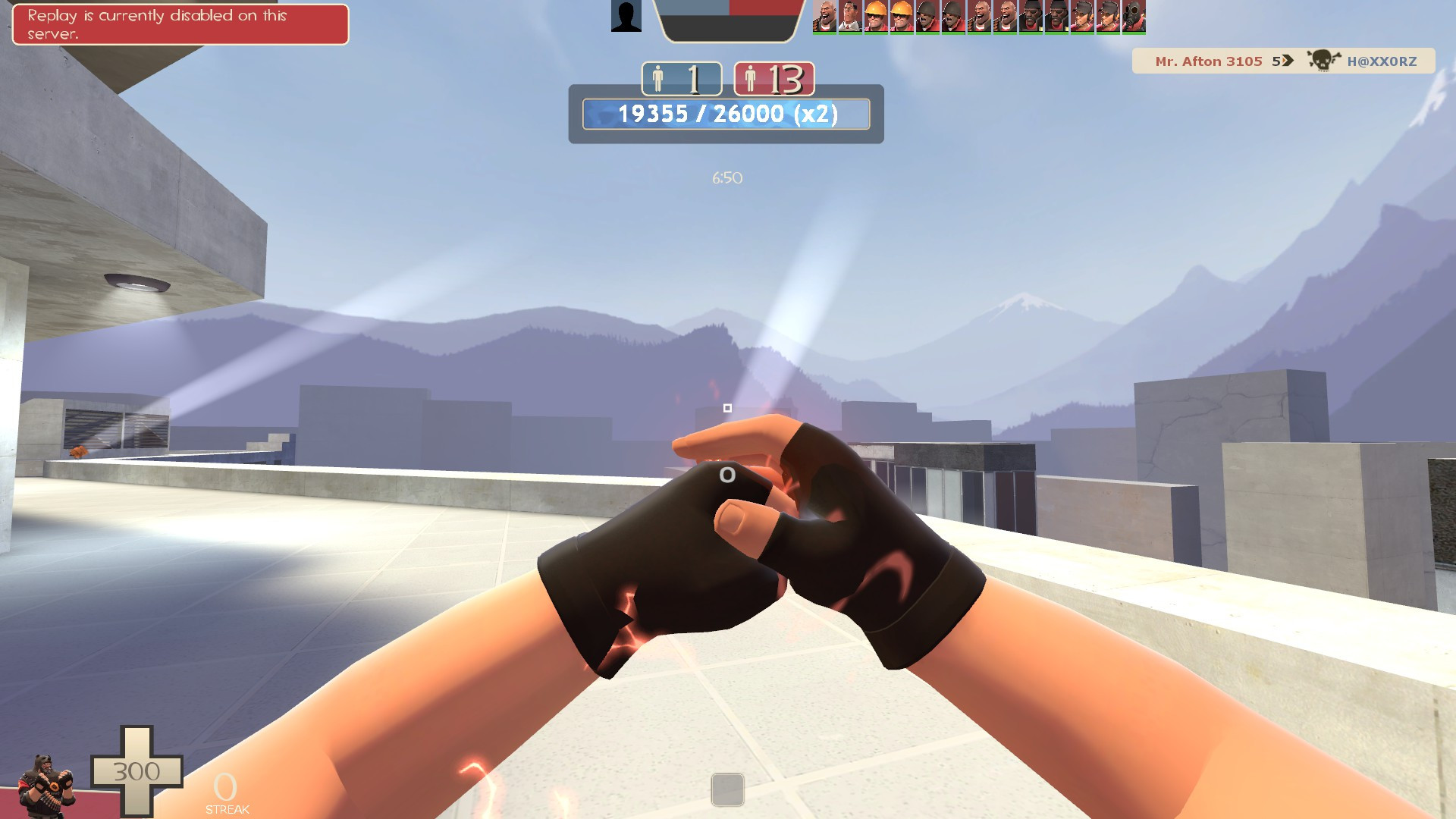The image size is (1456, 819).
Task: Click the Mr. Afton 3105 name in the kill feed
Action: point(1208,61)
